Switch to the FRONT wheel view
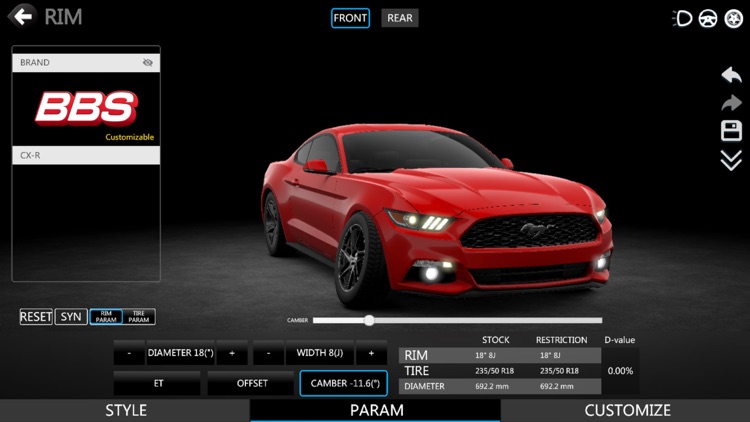The width and height of the screenshot is (750, 422). 351,18
